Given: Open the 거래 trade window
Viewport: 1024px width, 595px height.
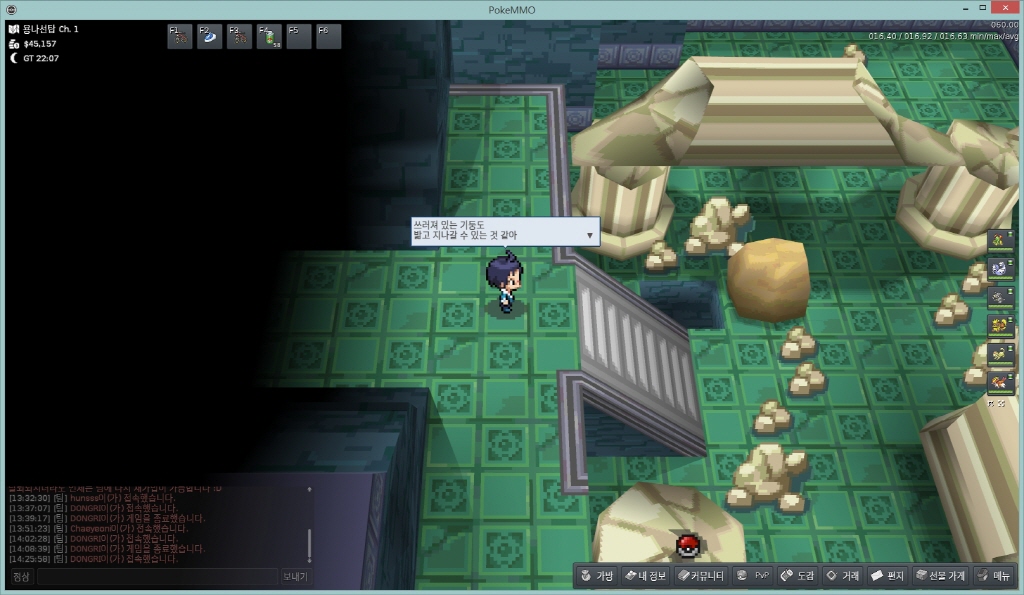Looking at the screenshot, I should pos(842,576).
